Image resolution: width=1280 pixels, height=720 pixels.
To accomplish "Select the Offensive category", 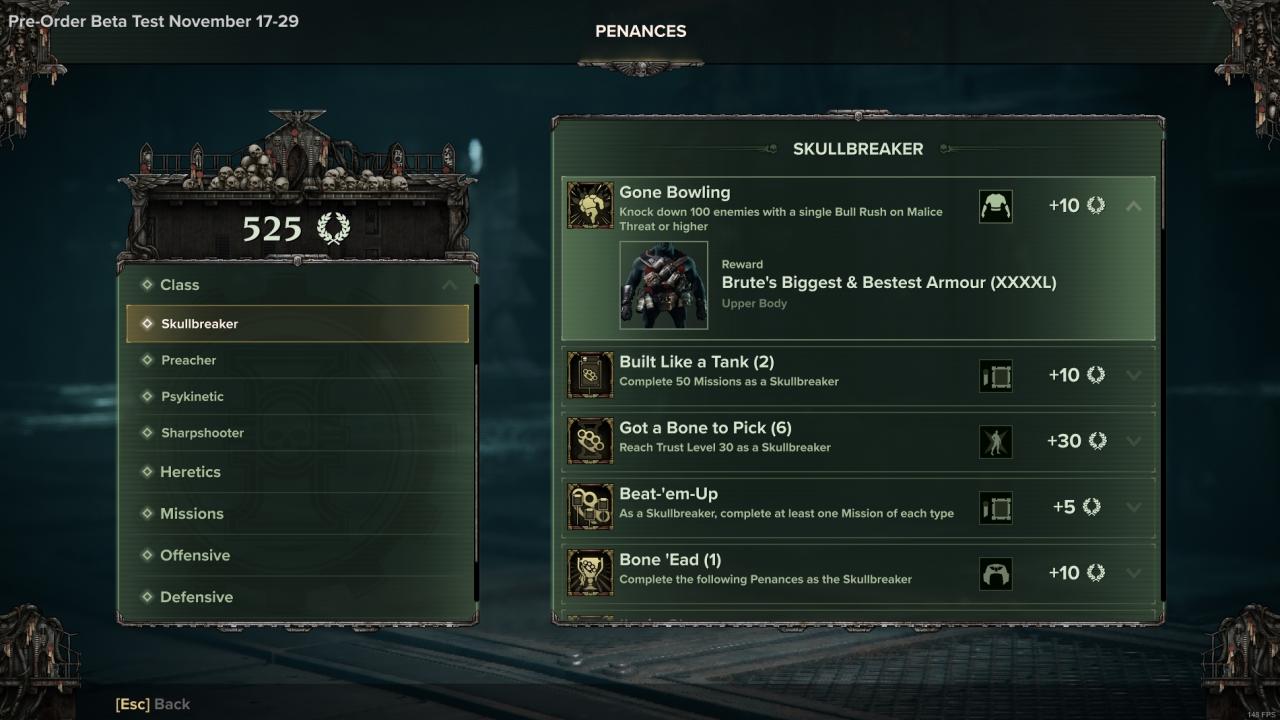I will point(297,555).
